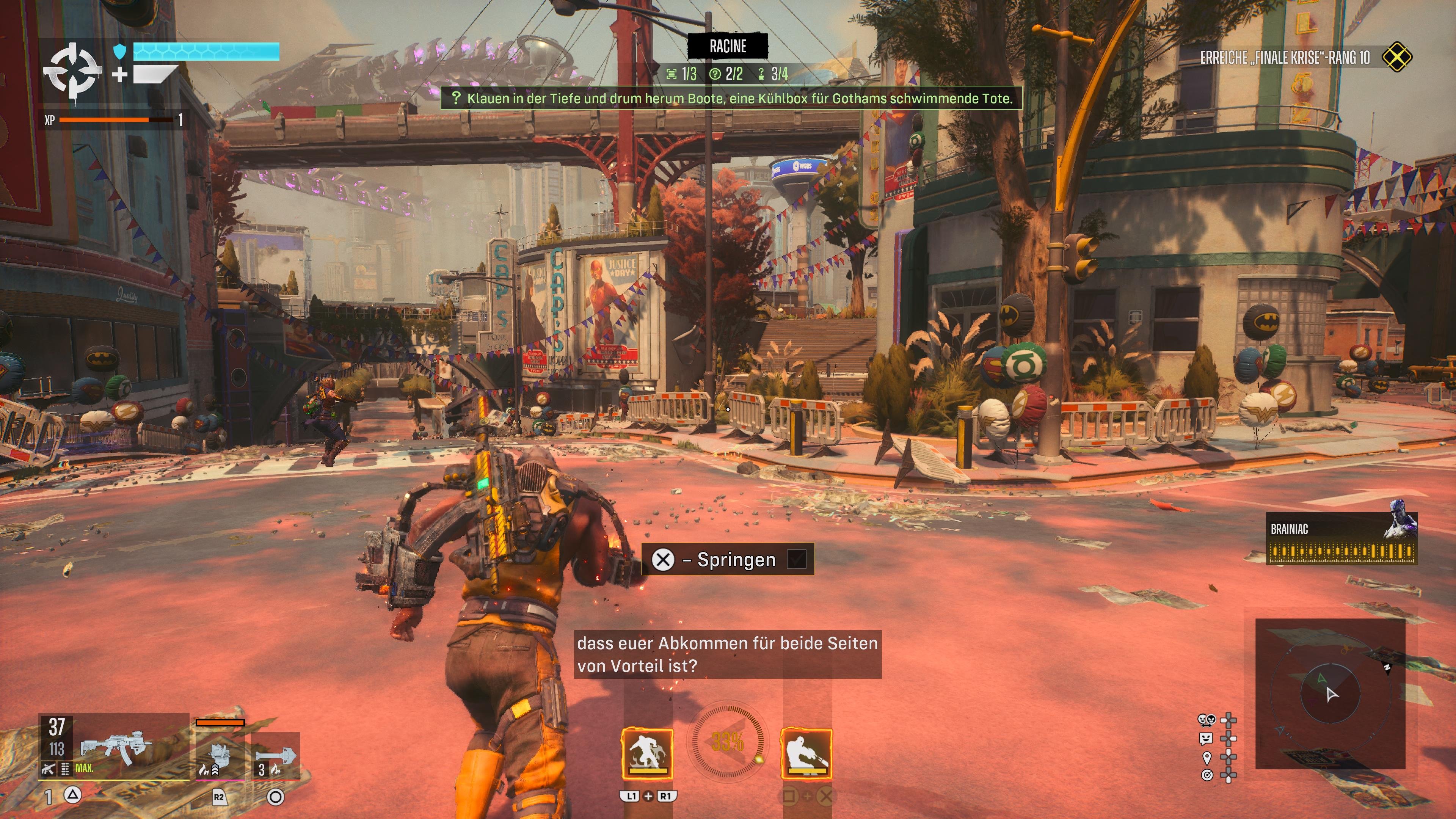The width and height of the screenshot is (1456, 819).
Task: Click the character swap faces icon
Action: click(x=1206, y=720)
